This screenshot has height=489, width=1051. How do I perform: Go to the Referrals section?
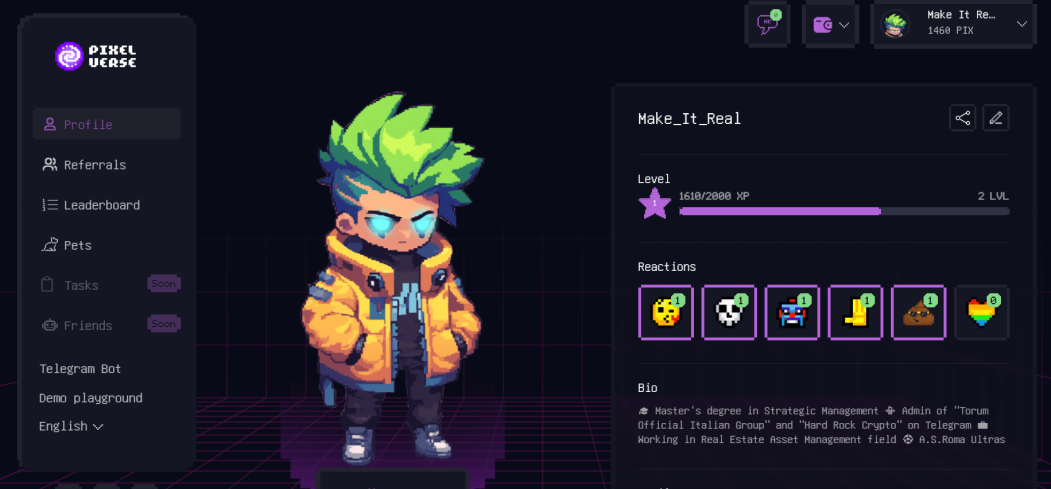click(x=94, y=165)
